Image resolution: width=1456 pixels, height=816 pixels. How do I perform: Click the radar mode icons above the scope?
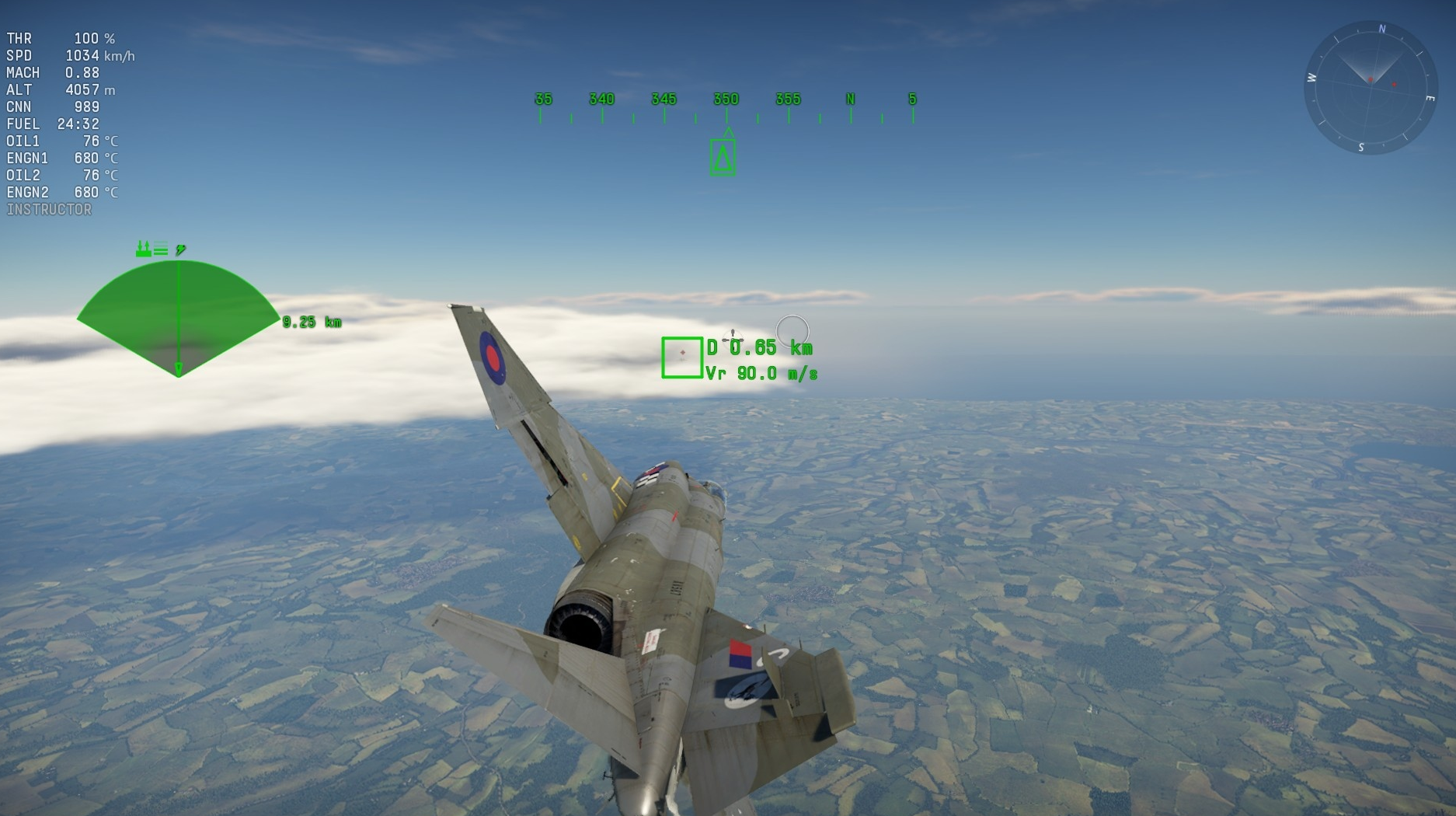pyautogui.click(x=160, y=249)
